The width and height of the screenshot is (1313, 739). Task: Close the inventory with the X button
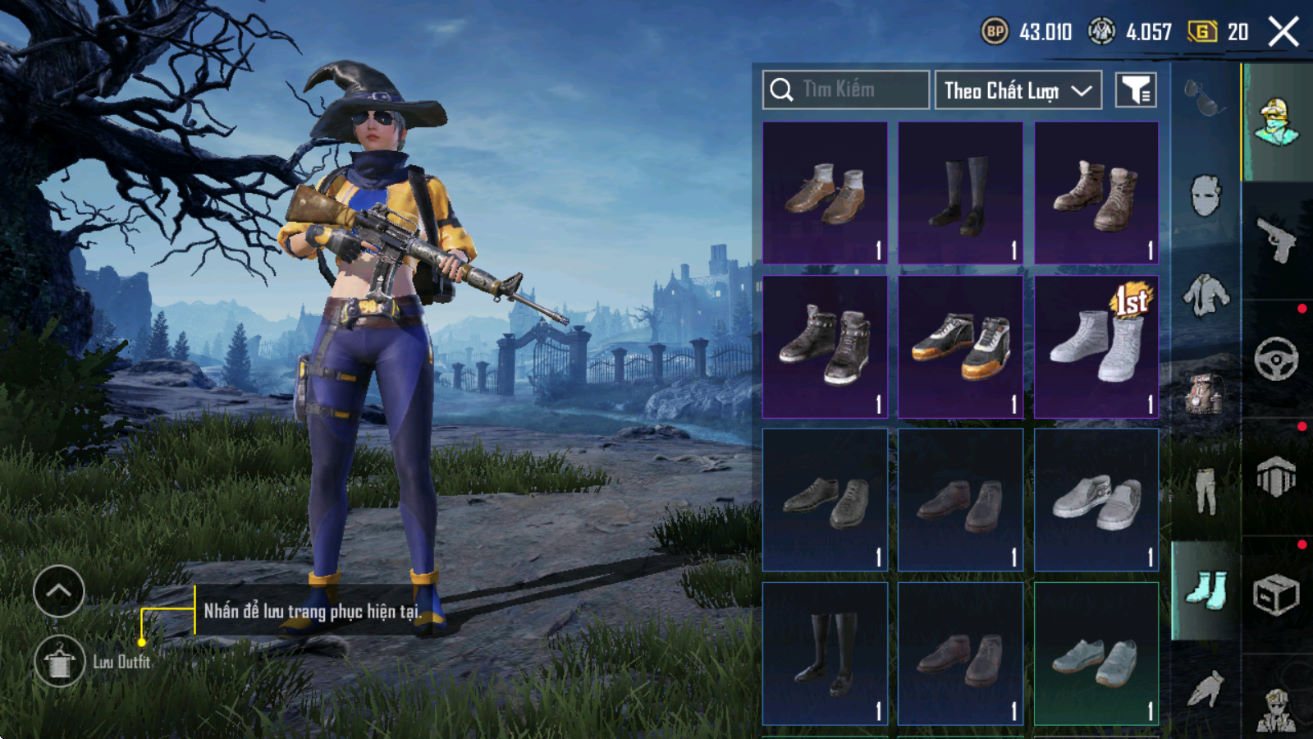click(x=1283, y=32)
